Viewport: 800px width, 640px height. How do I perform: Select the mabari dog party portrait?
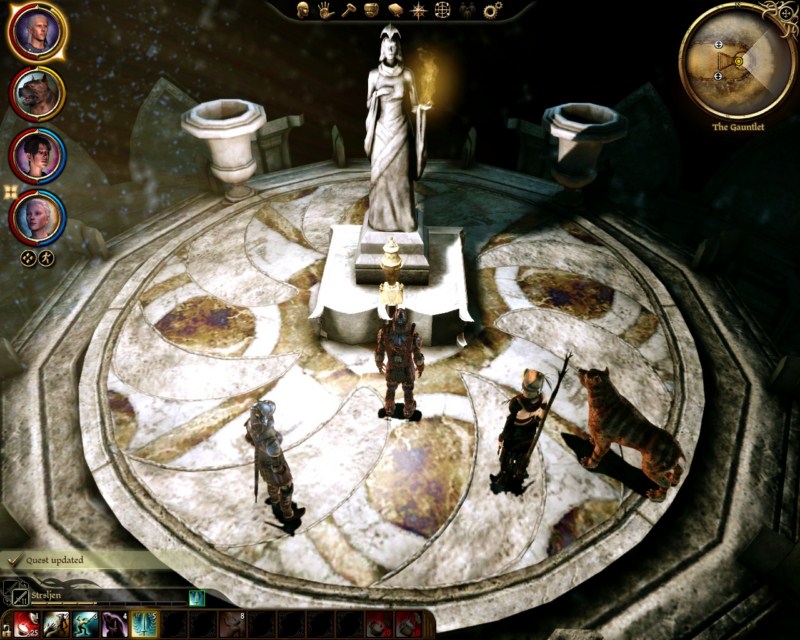(x=37, y=94)
